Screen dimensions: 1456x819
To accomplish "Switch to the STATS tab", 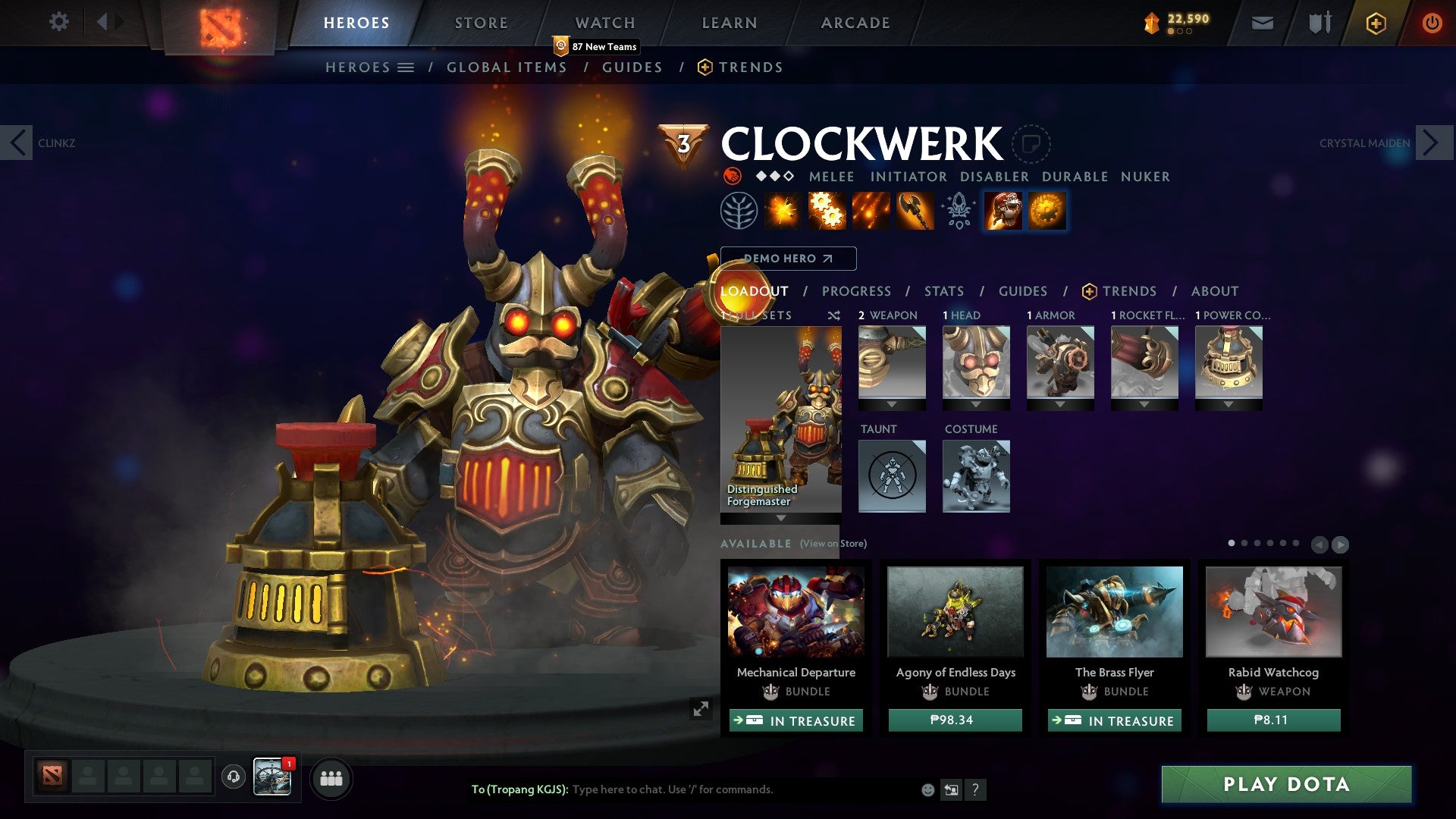I will 943,291.
